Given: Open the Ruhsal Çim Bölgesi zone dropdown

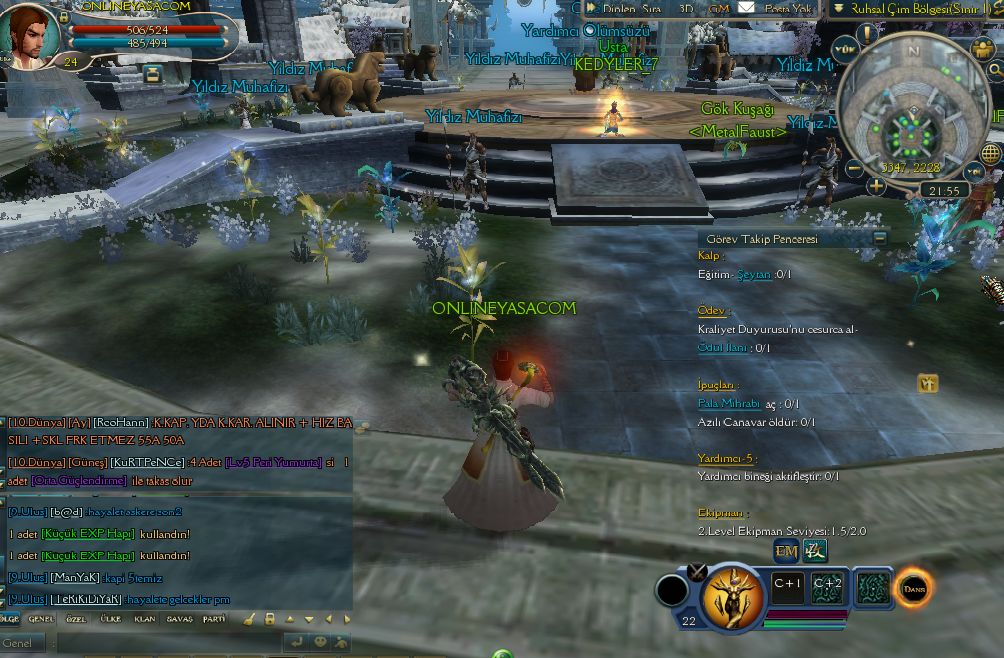Looking at the screenshot, I should (838, 8).
